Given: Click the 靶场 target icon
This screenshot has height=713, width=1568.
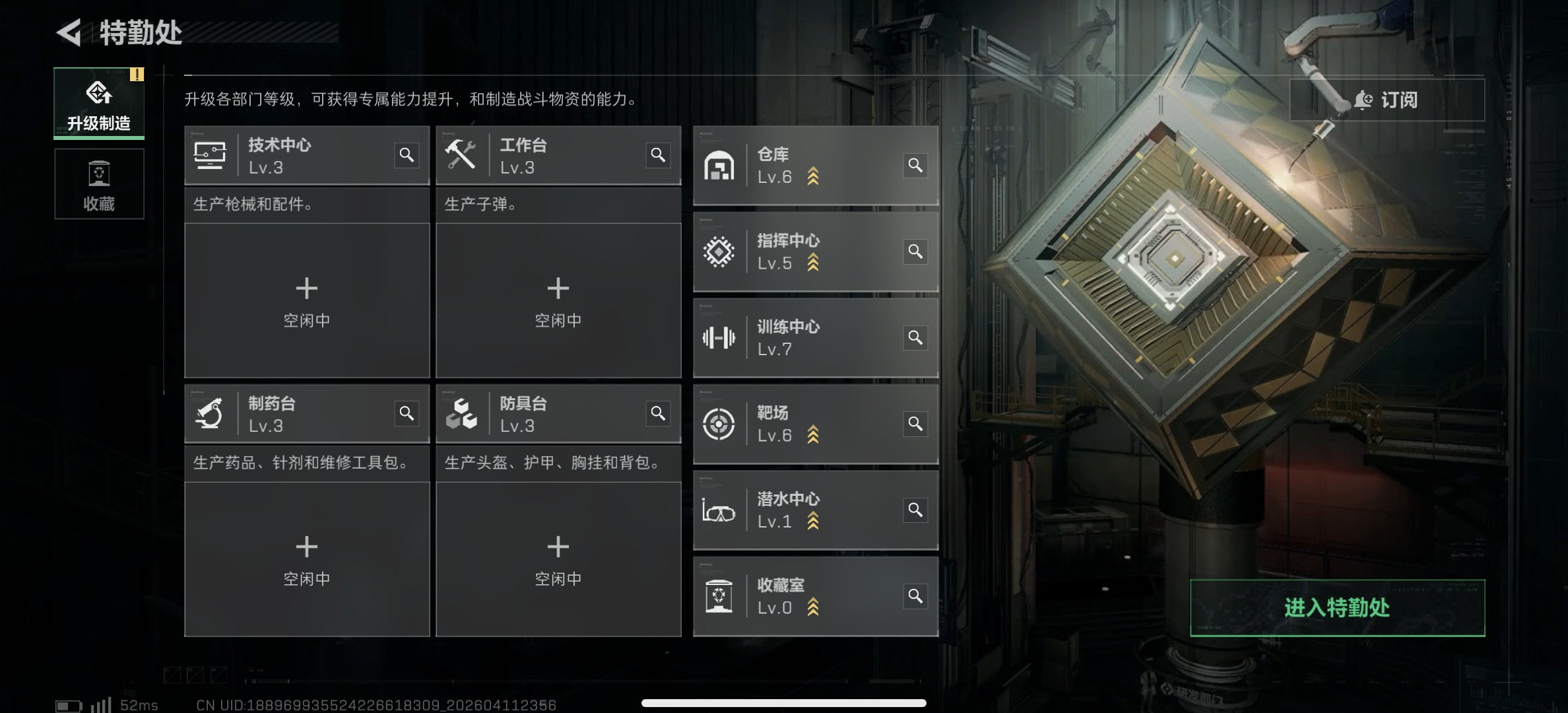Looking at the screenshot, I should pos(719,423).
